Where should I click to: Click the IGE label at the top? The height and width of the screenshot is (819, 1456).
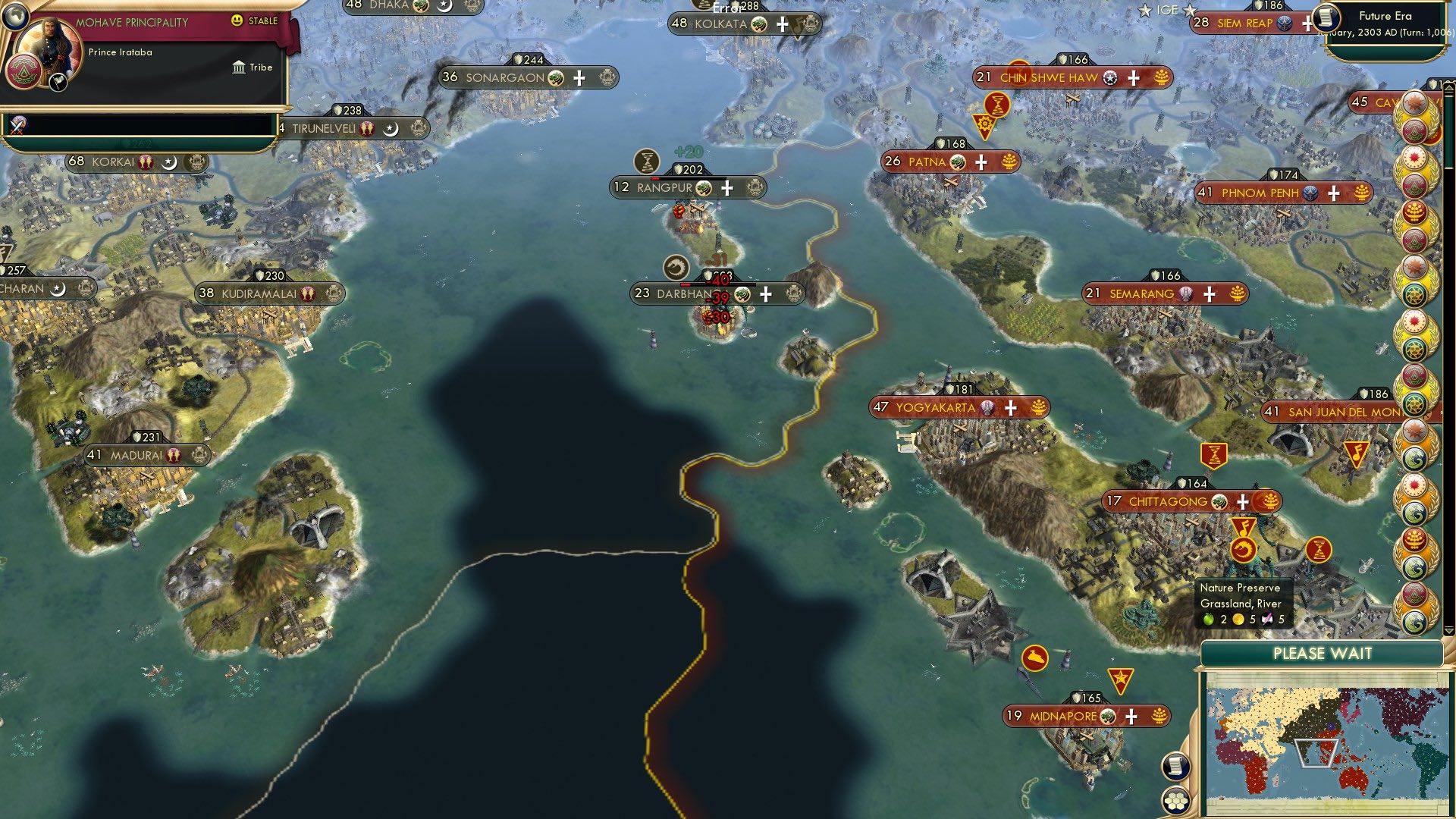click(1166, 10)
